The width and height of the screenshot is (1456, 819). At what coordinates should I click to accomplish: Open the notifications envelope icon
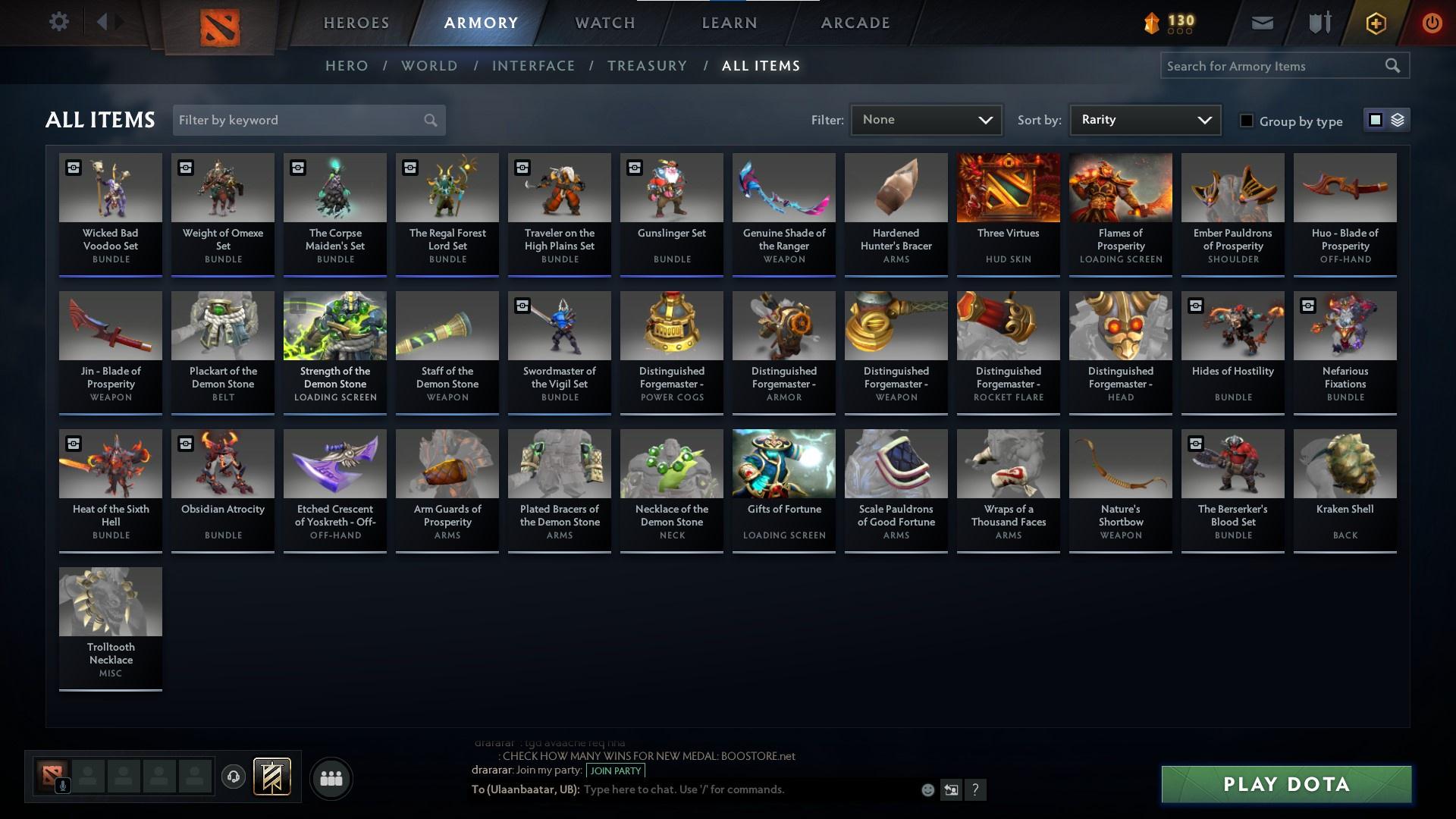1261,22
